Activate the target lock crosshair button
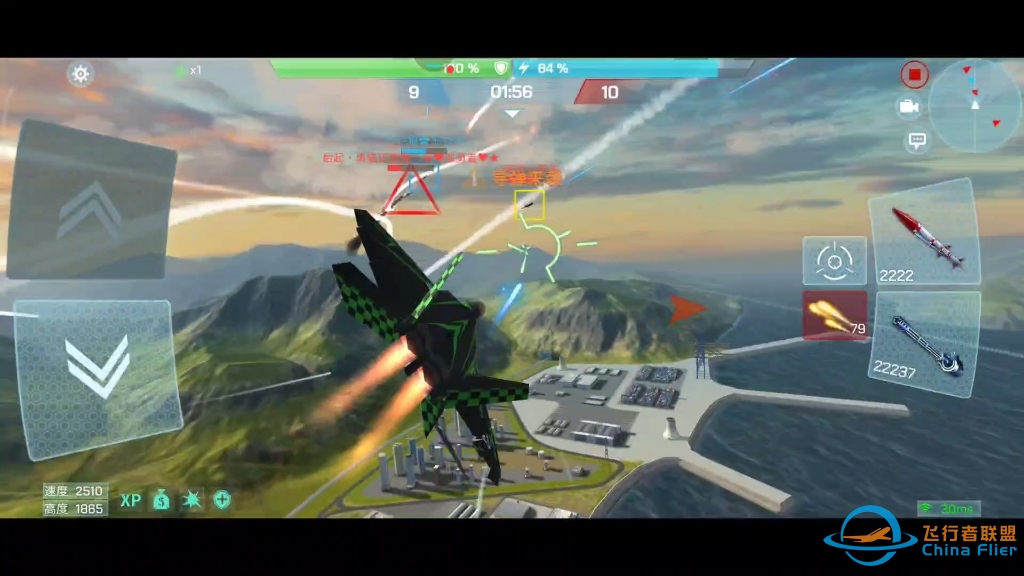The width and height of the screenshot is (1024, 576). [834, 261]
